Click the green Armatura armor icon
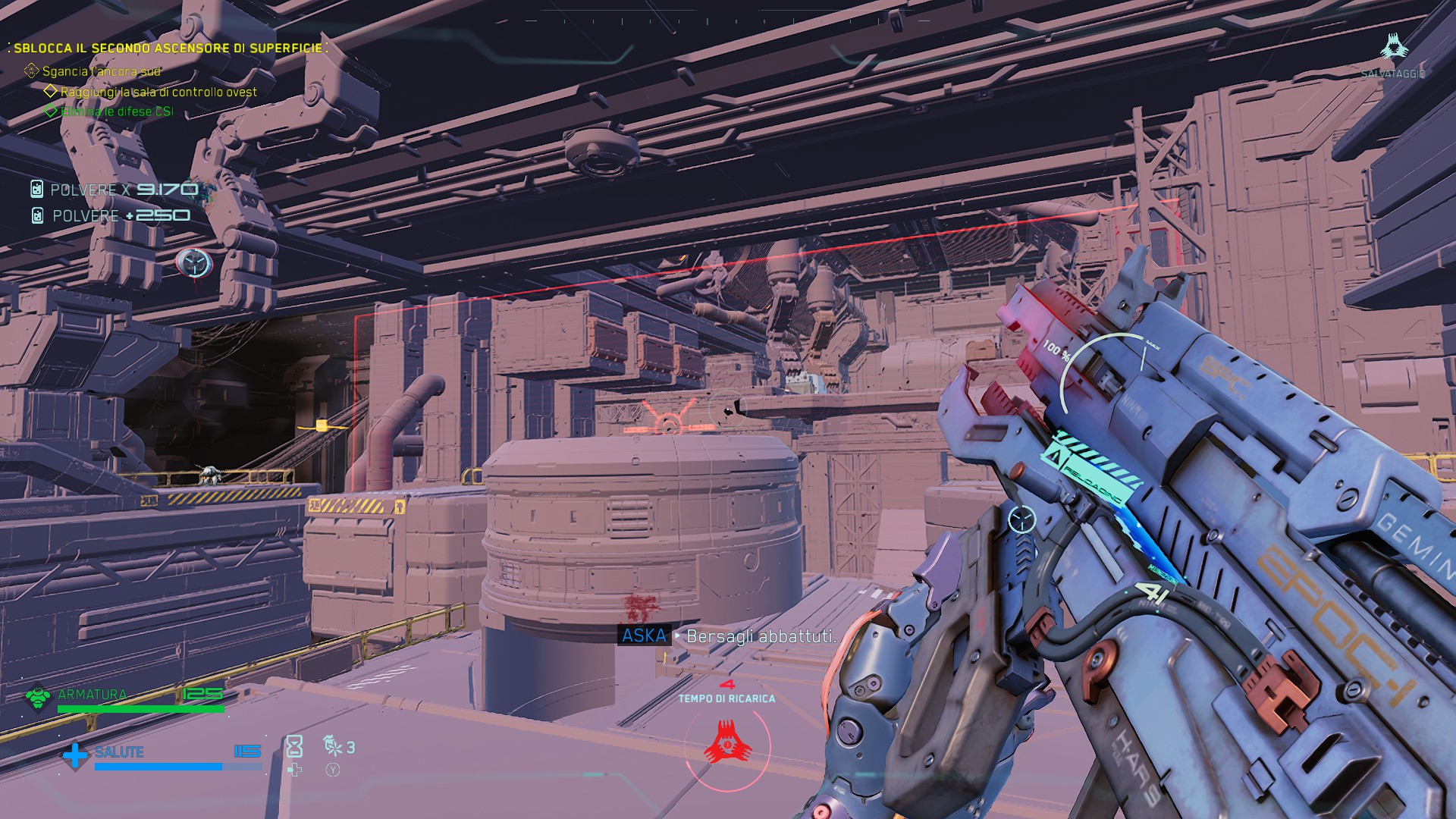Screen dimensions: 1456x819 [37, 698]
